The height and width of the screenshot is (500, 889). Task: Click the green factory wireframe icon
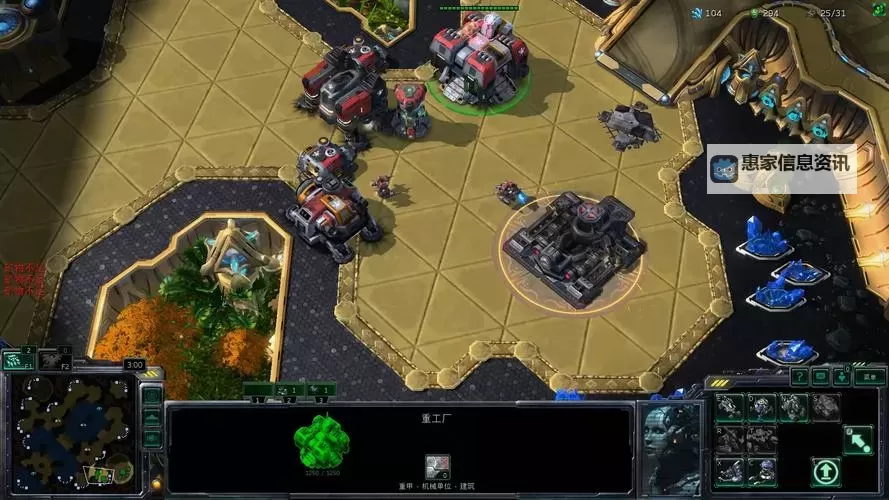[x=320, y=441]
